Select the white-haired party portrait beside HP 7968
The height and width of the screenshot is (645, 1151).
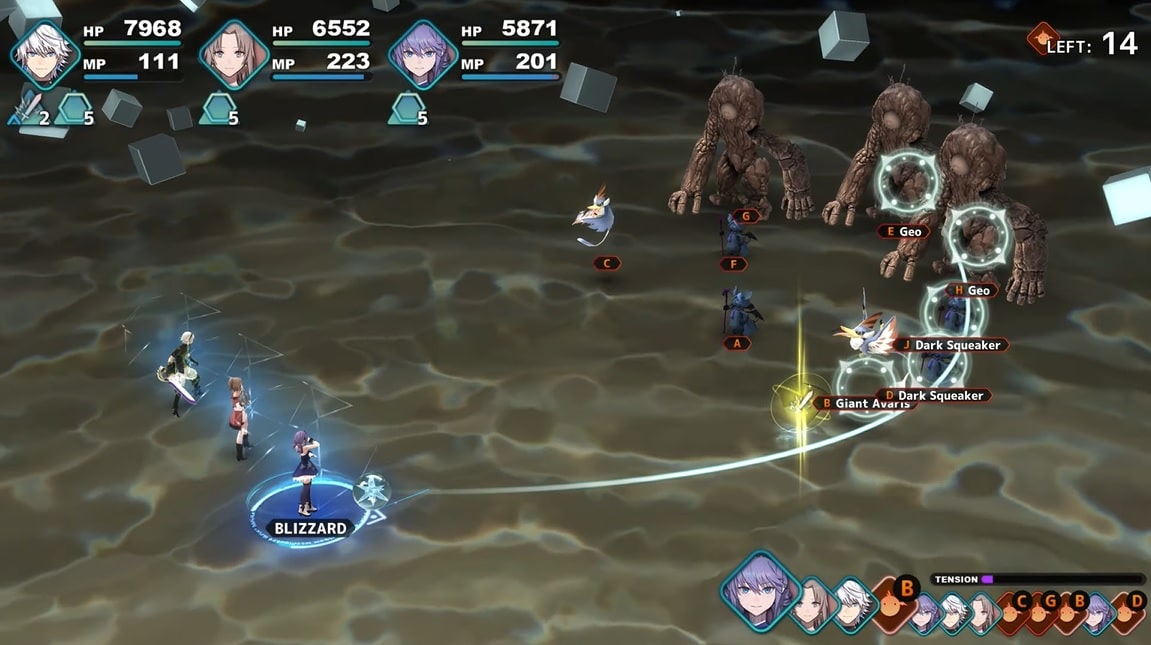click(45, 55)
